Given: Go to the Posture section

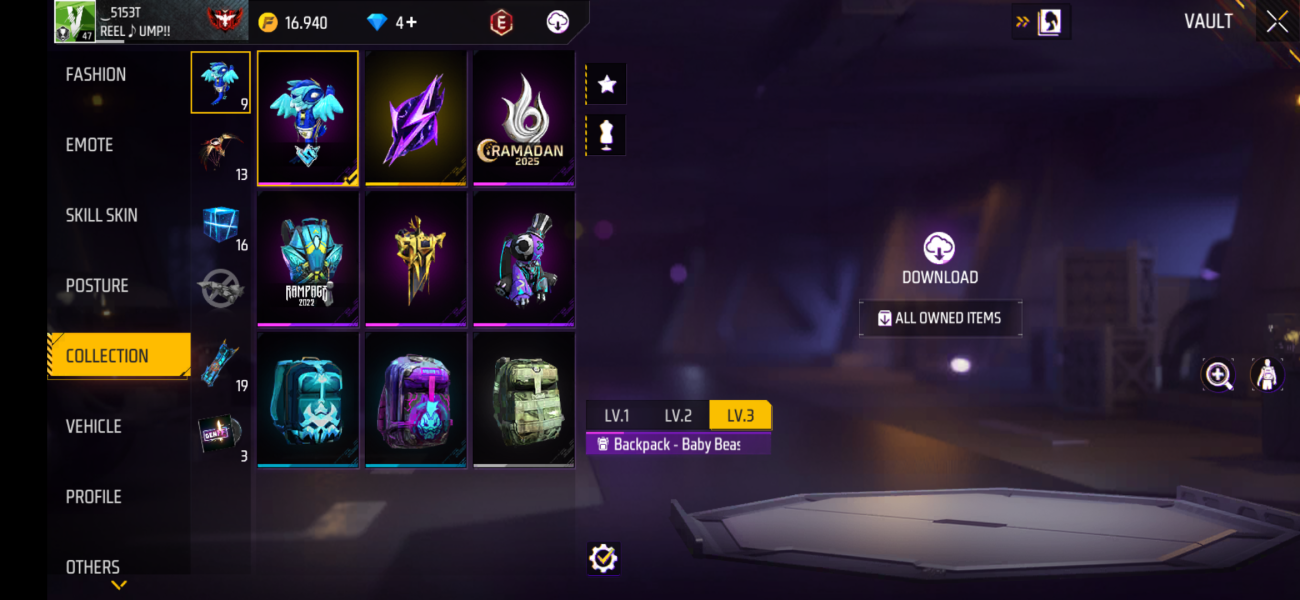Looking at the screenshot, I should 97,286.
